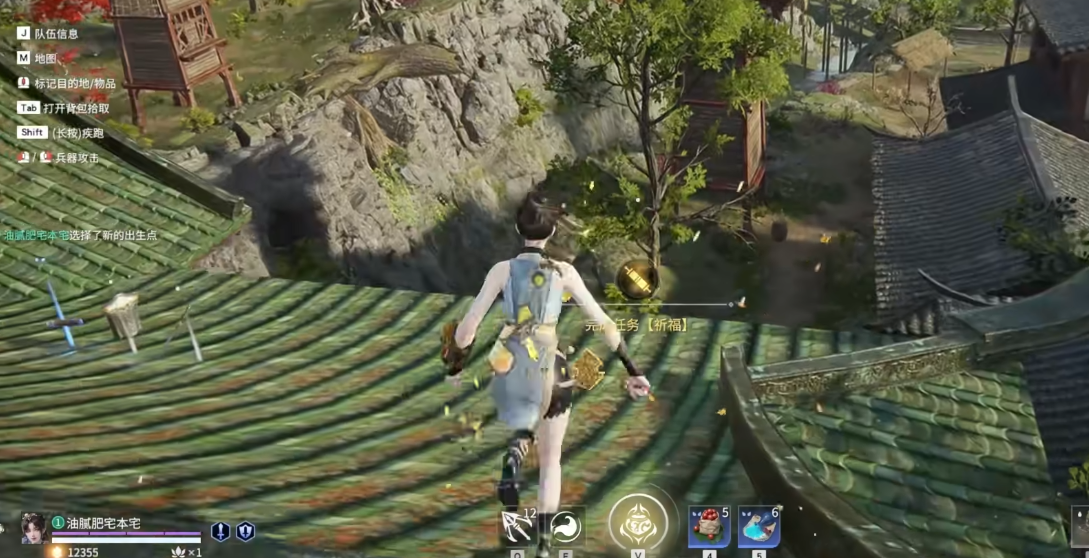
Task: Click the player portrait for 油腻肥宅本宅
Action: [x=33, y=527]
